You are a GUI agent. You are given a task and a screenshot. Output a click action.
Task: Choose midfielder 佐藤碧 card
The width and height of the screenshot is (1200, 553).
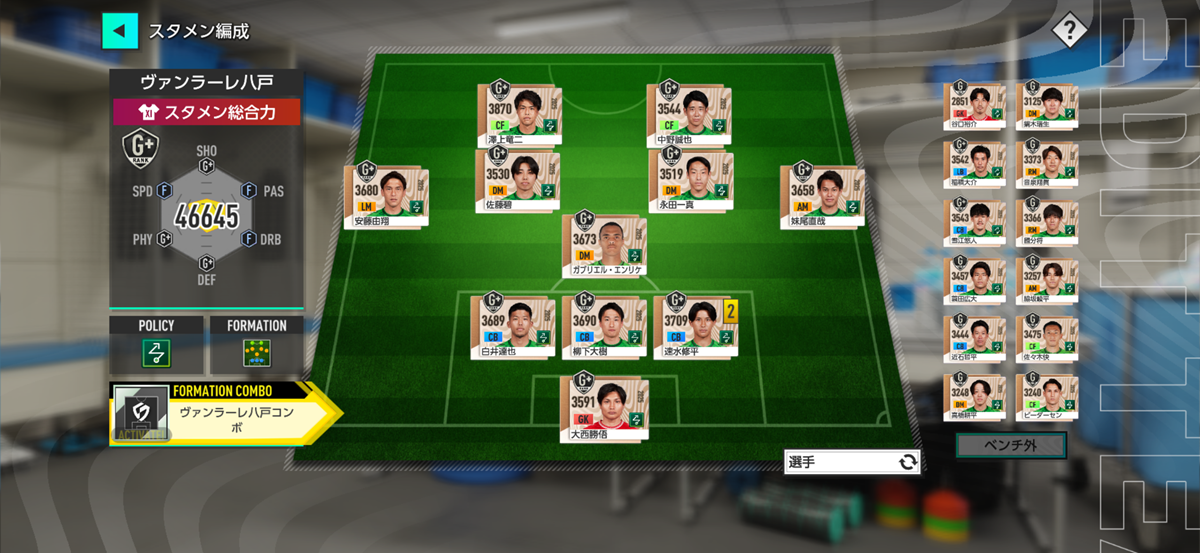[517, 180]
